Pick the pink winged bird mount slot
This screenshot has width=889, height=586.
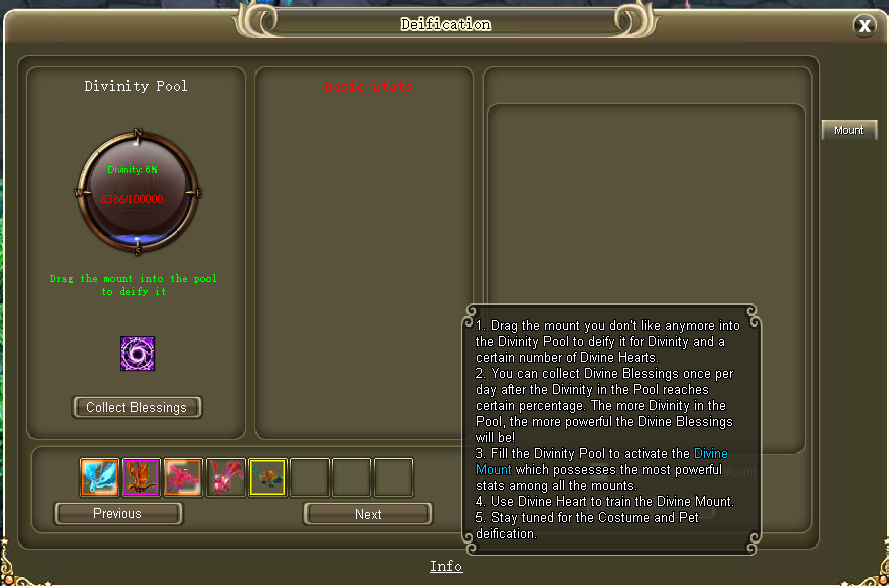coord(184,478)
